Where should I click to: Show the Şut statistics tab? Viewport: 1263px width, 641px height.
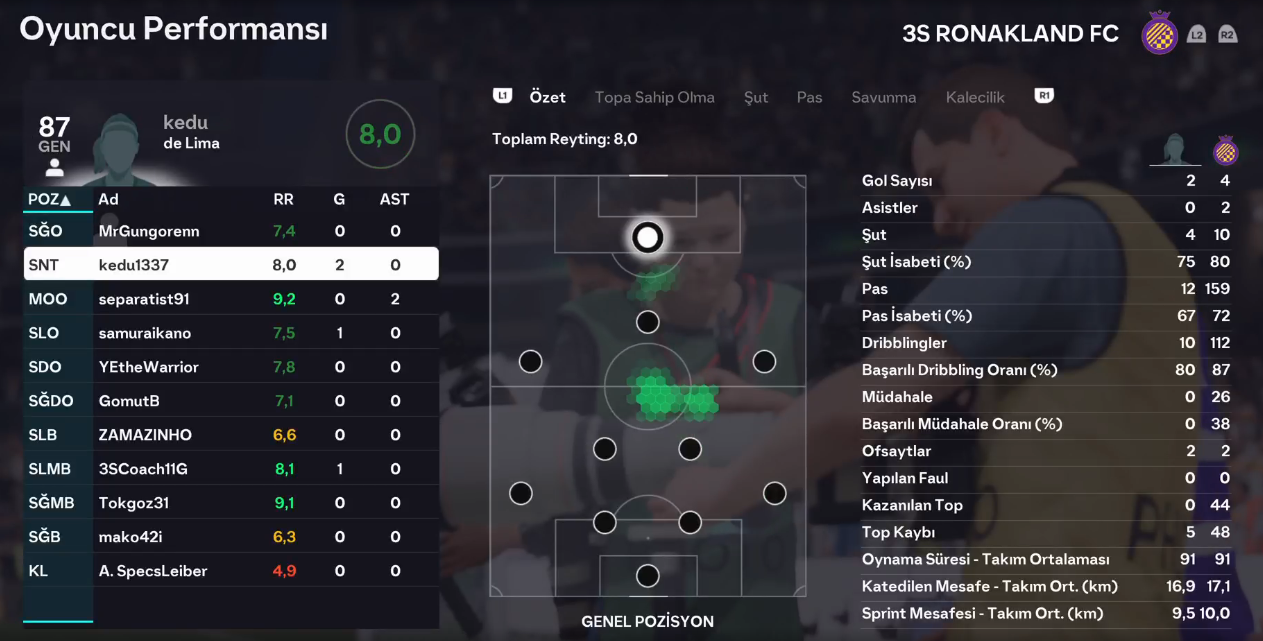coord(756,97)
